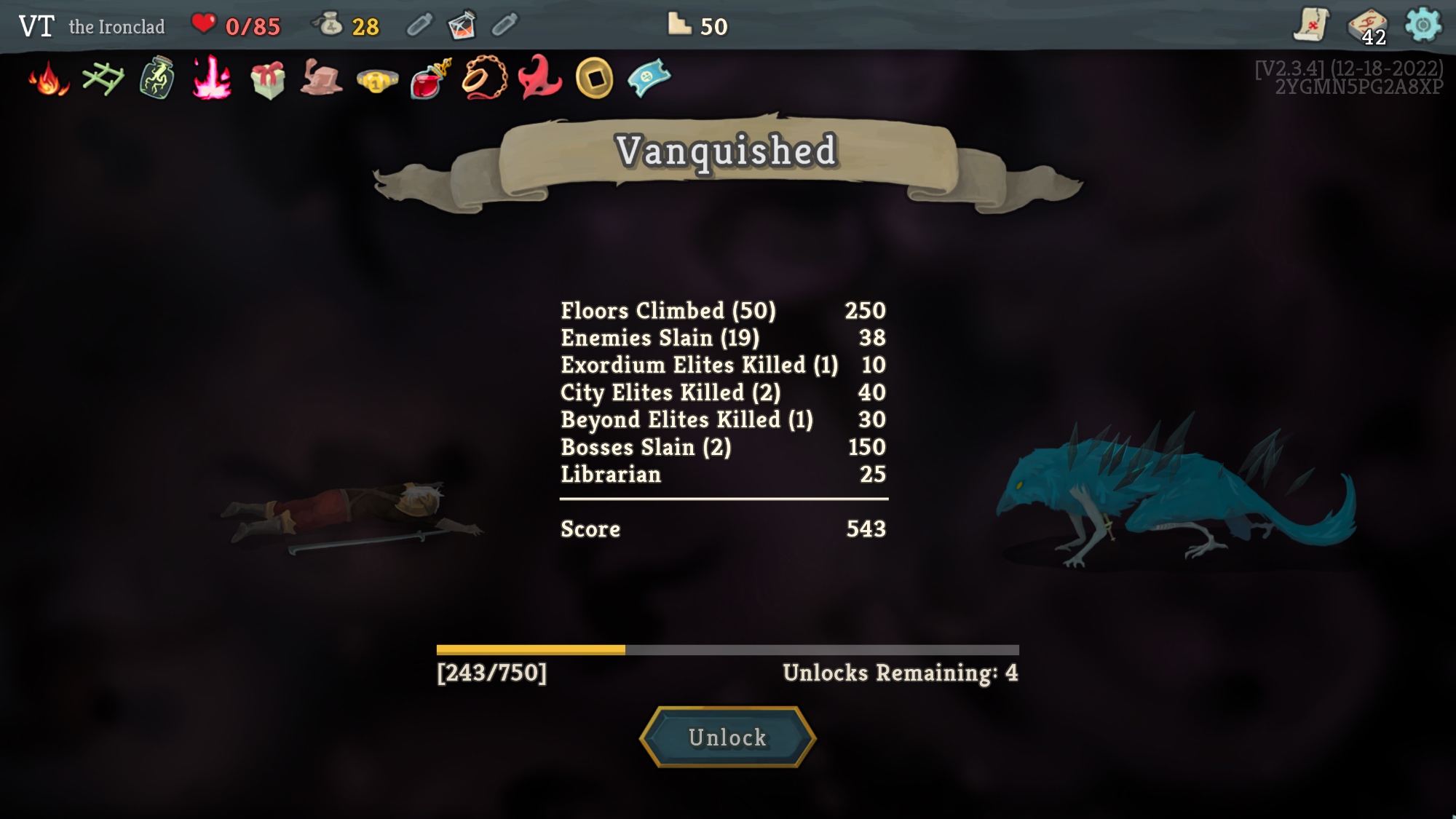Screen dimensions: 1456x819
Task: Select the filled potion slot
Action: [x=462, y=25]
